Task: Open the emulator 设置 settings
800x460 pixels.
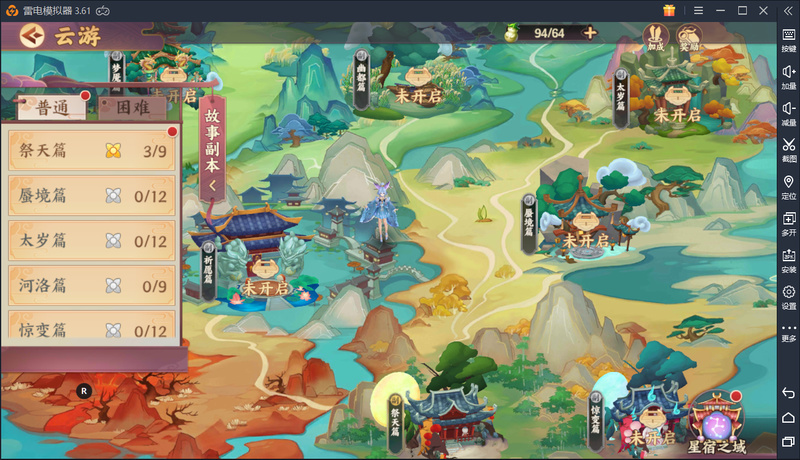Action: (788, 296)
